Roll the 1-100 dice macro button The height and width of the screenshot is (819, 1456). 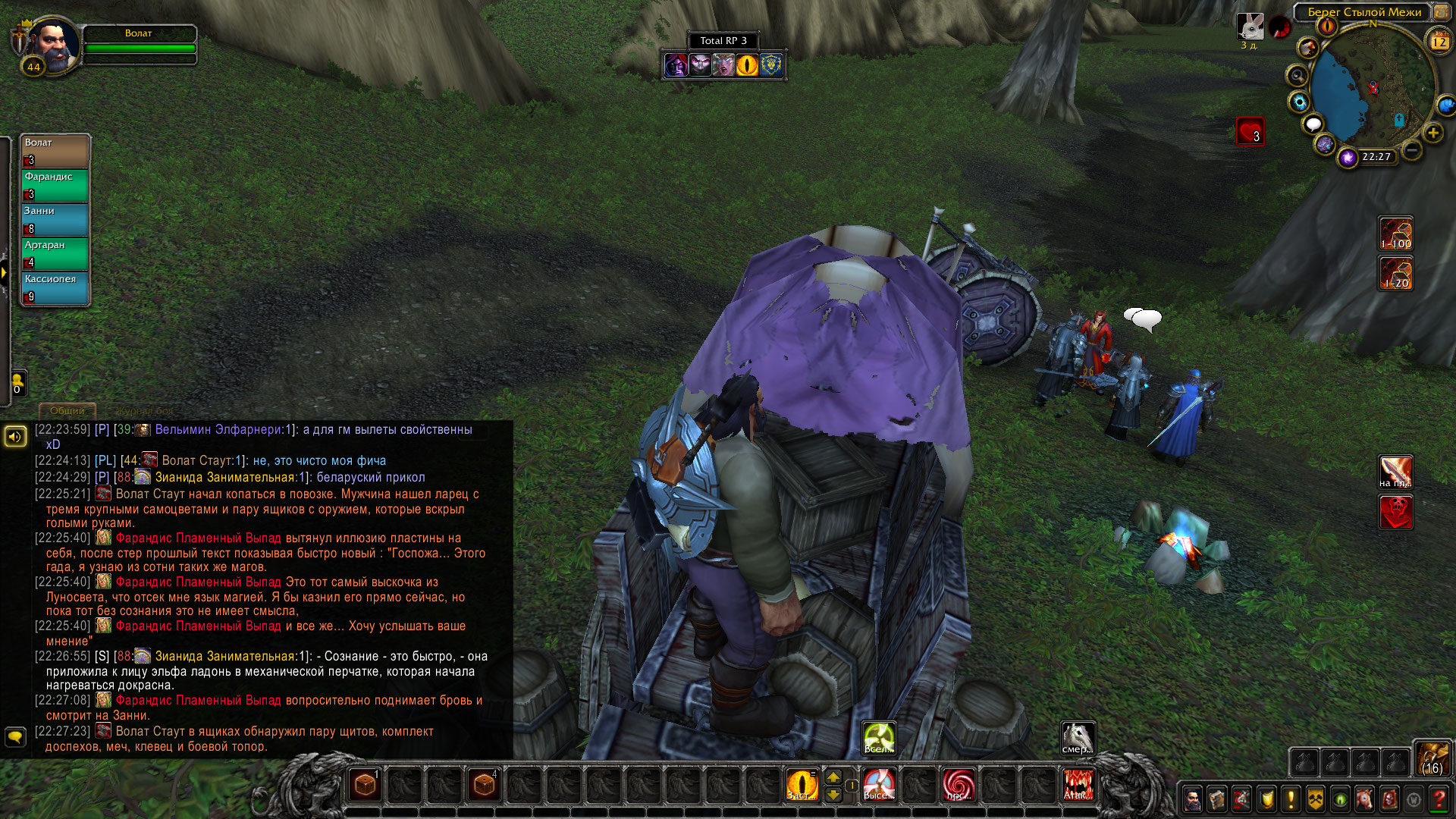click(x=1395, y=234)
